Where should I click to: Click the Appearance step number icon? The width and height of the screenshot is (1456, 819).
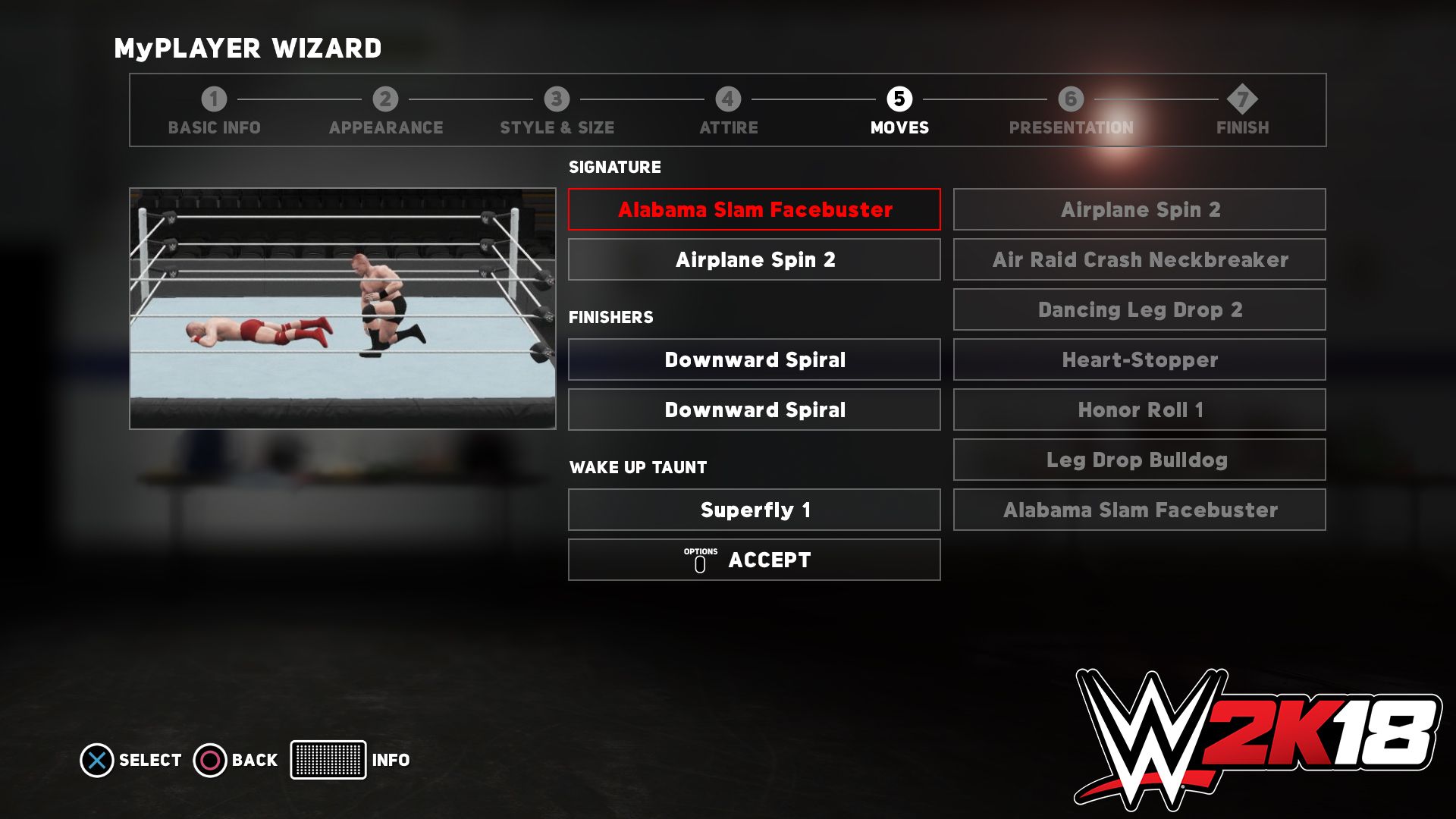click(x=385, y=98)
